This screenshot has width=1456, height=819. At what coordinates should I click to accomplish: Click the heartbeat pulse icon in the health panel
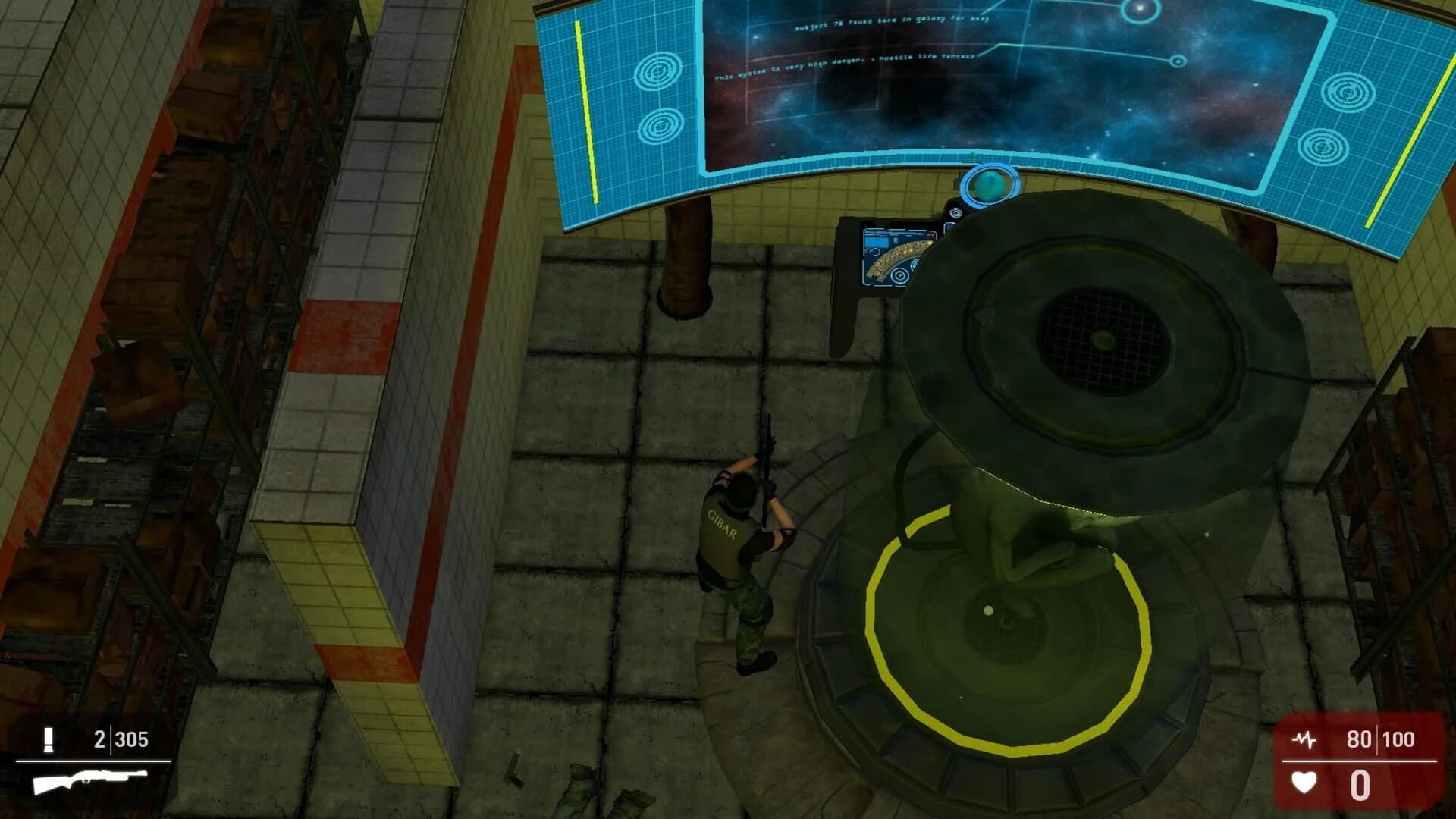(x=1304, y=739)
